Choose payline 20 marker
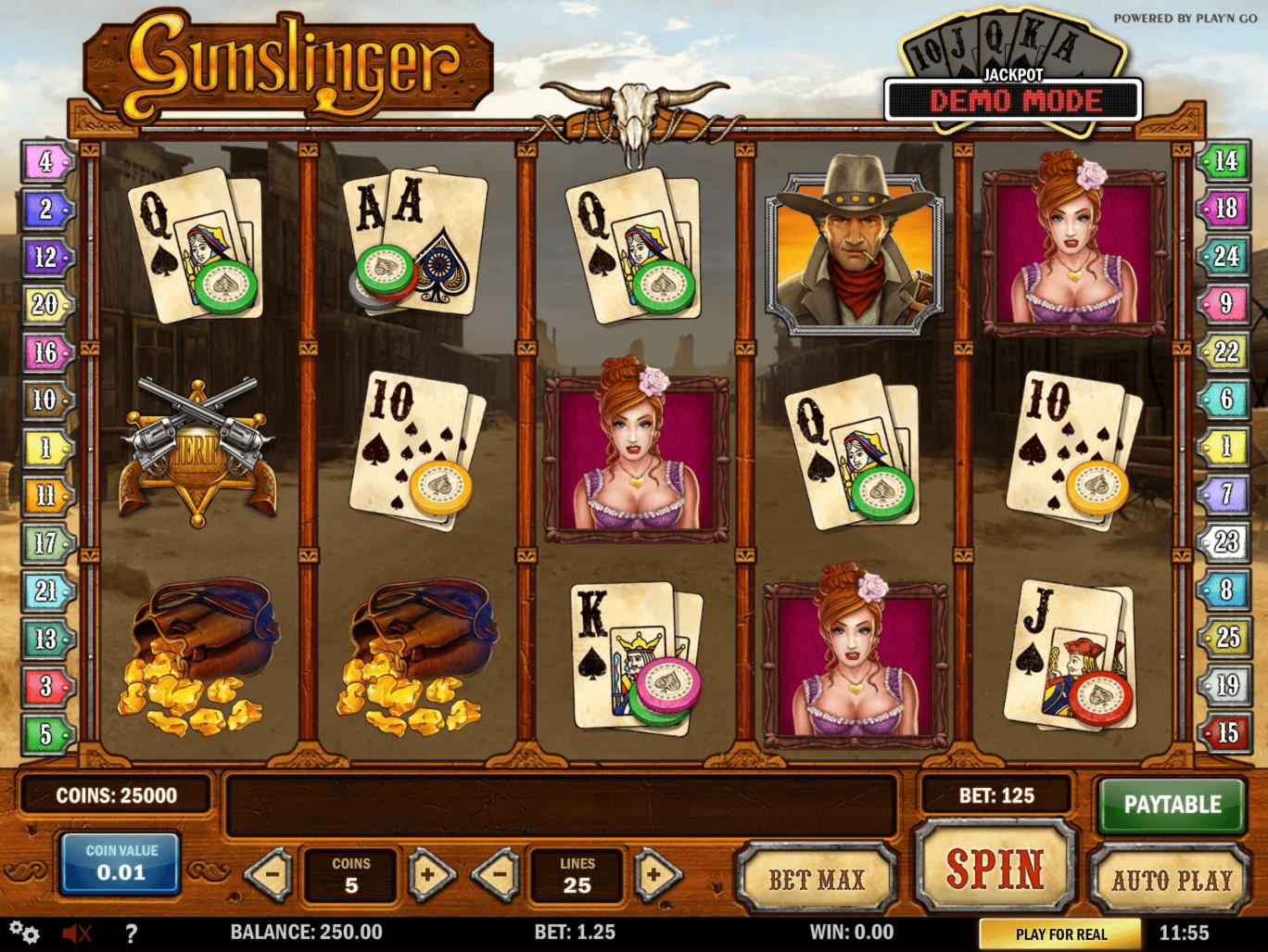Screen dimensions: 1268x952 (46, 304)
